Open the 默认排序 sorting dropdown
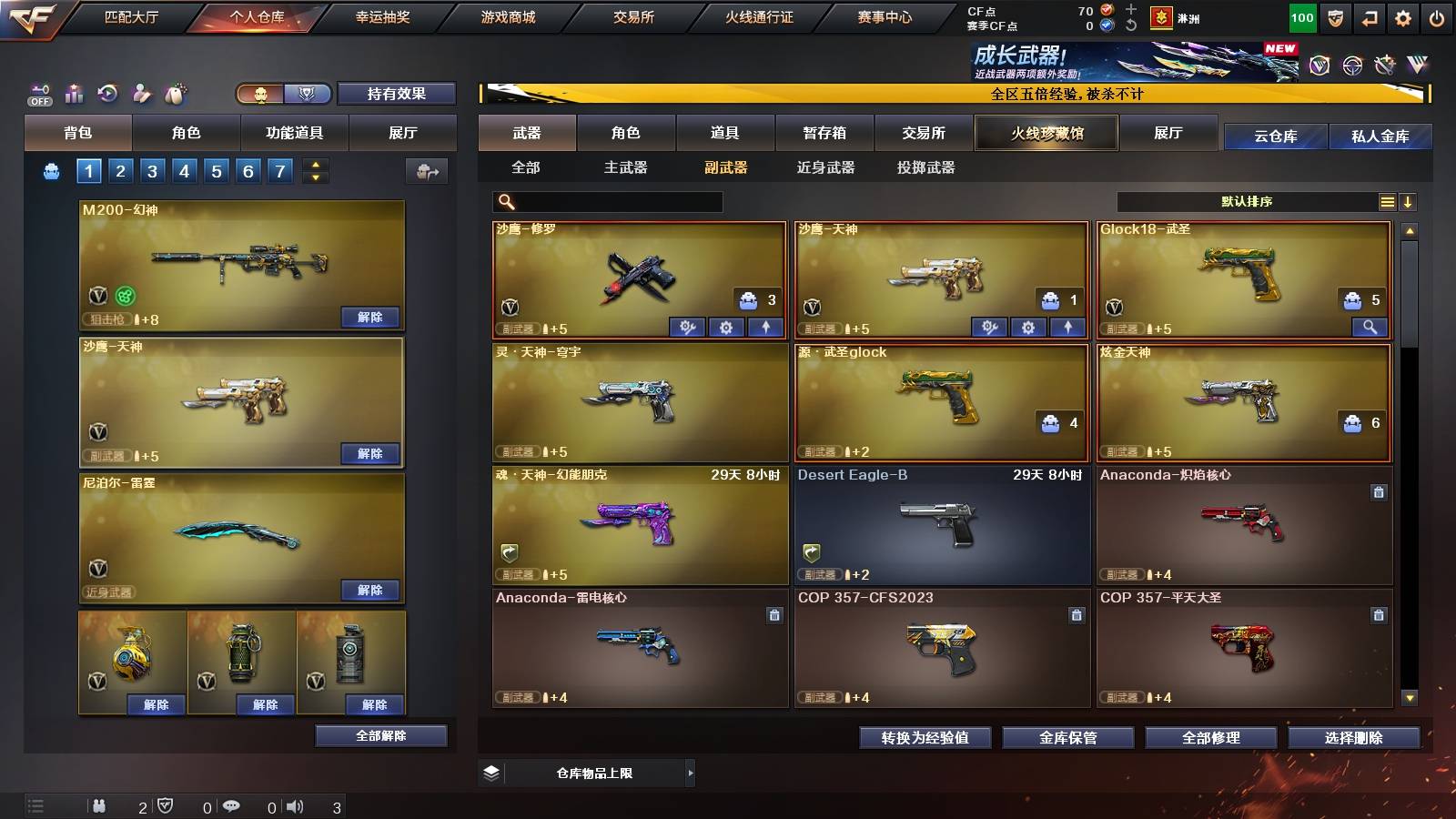Image resolution: width=1456 pixels, height=819 pixels. point(1247,201)
